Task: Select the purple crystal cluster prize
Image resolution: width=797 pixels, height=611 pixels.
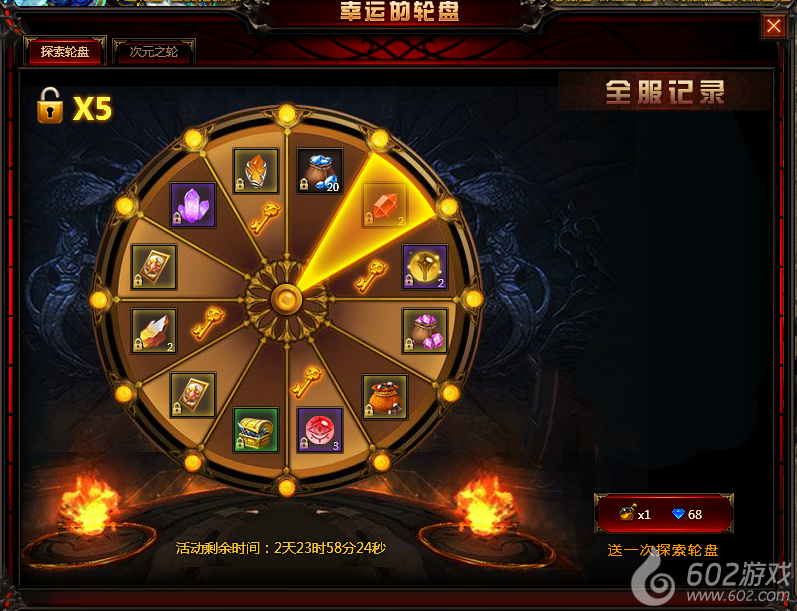Action: (192, 205)
